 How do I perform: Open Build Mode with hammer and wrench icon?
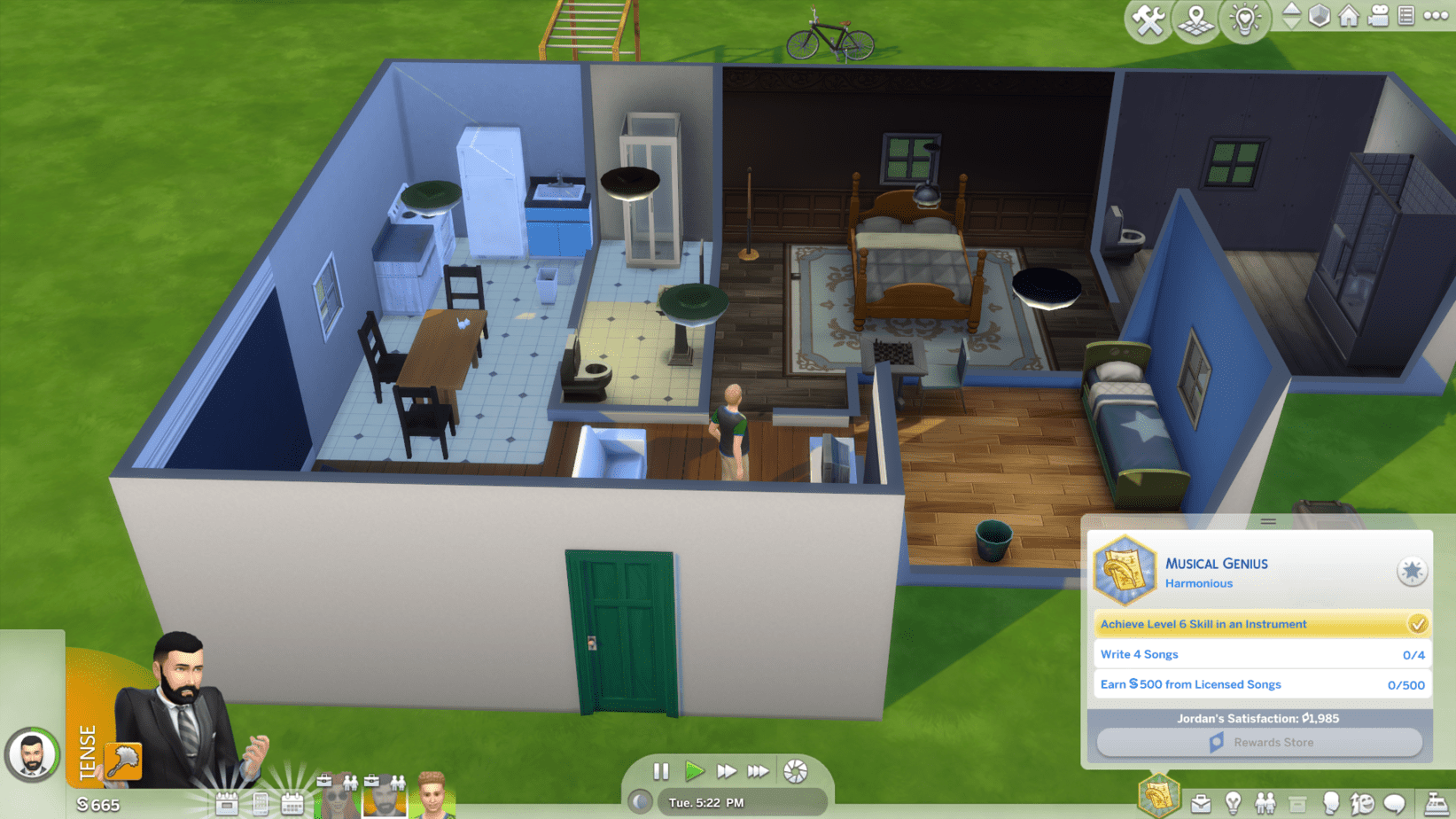tap(1148, 19)
